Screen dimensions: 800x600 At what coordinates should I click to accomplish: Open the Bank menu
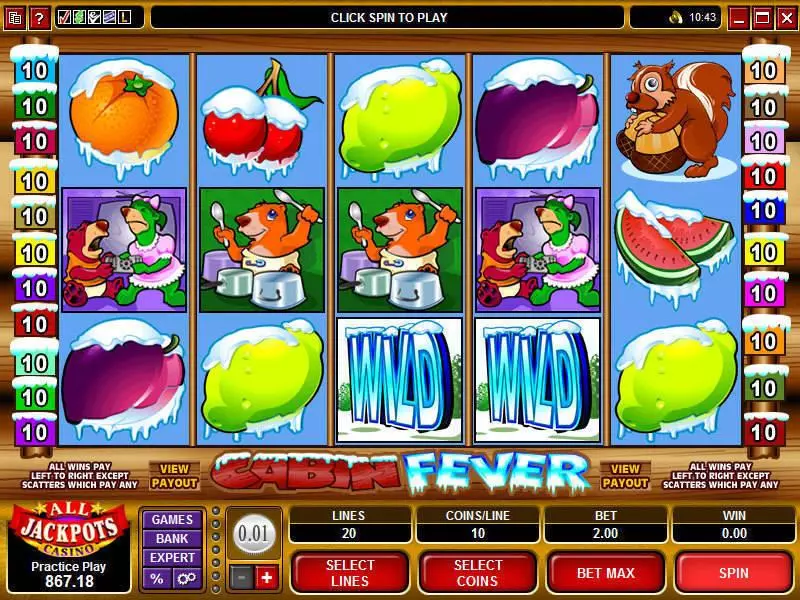(x=172, y=538)
